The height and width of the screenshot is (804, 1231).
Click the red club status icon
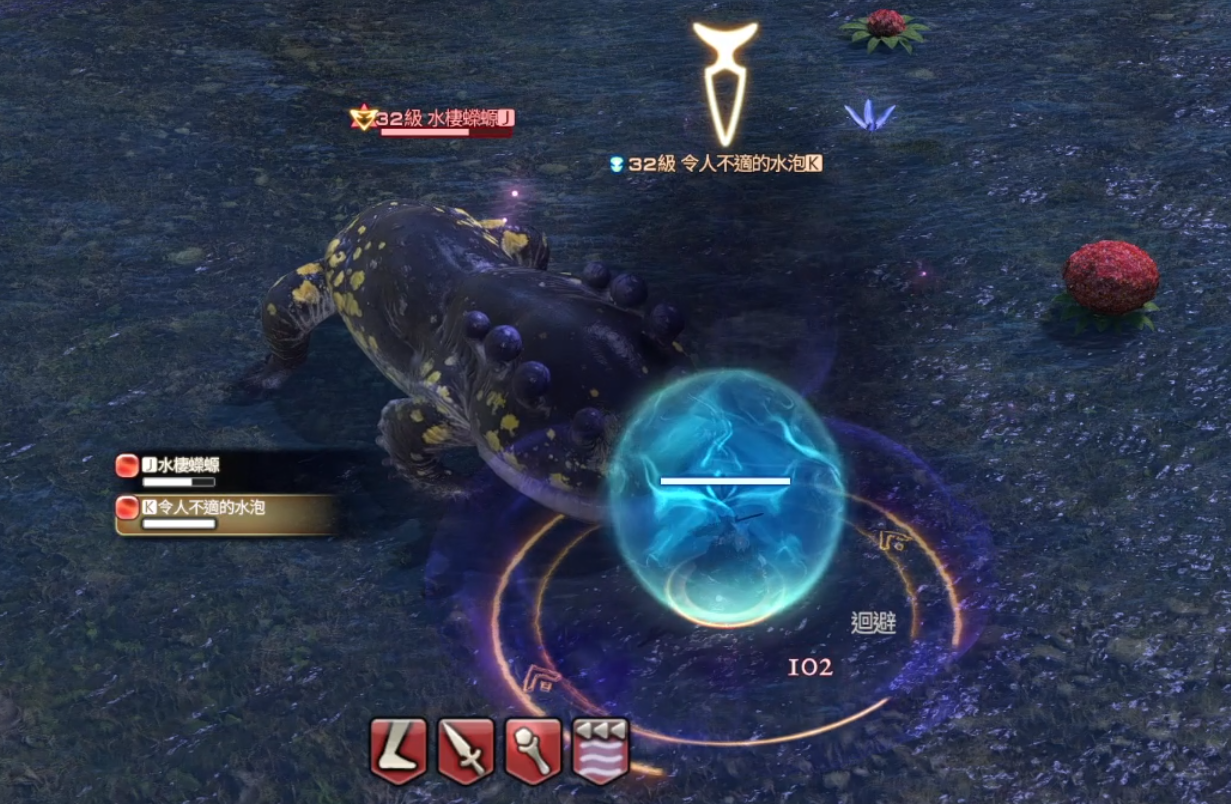click(533, 750)
